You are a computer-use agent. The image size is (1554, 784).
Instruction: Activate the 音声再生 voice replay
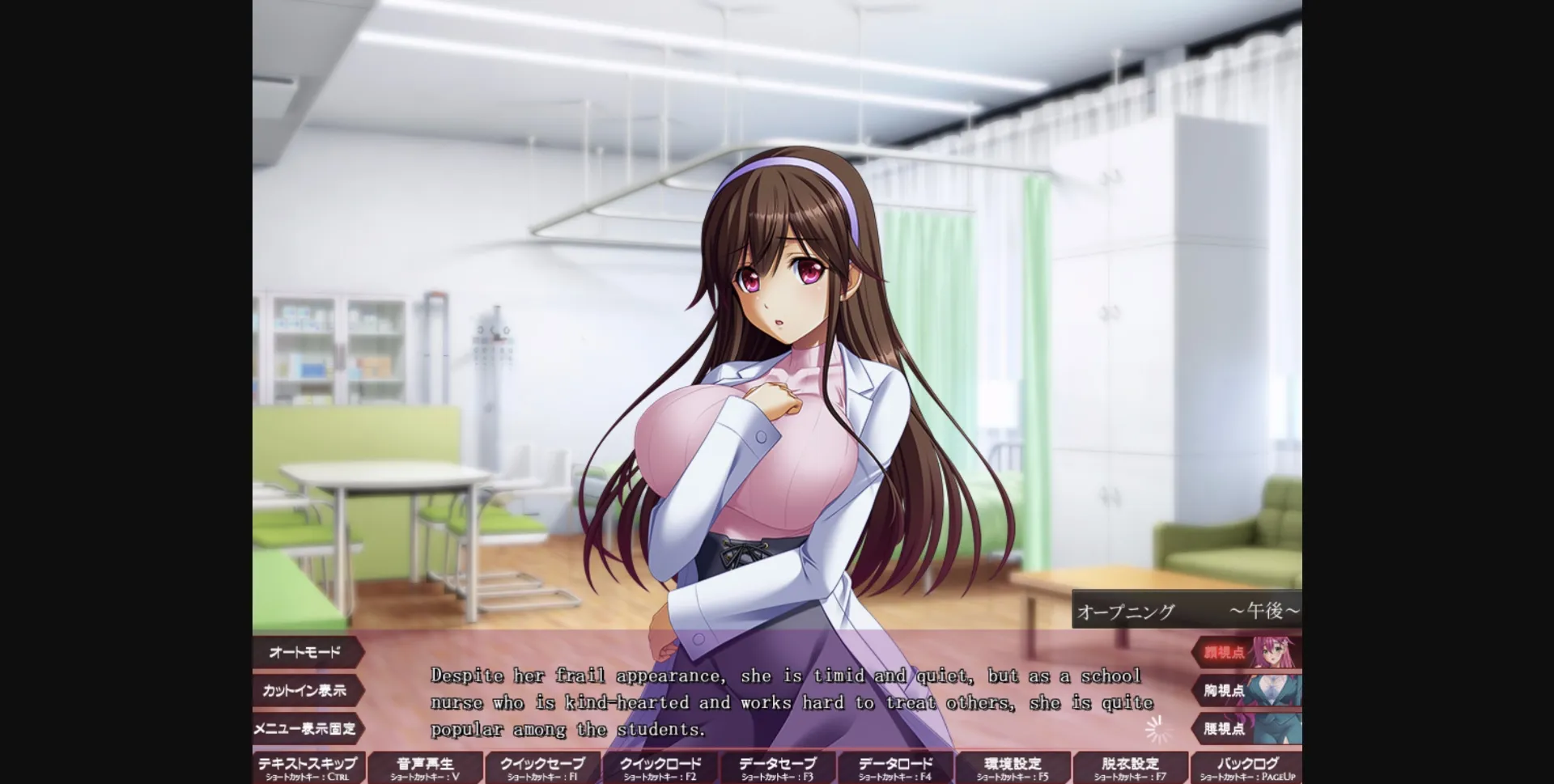point(424,765)
